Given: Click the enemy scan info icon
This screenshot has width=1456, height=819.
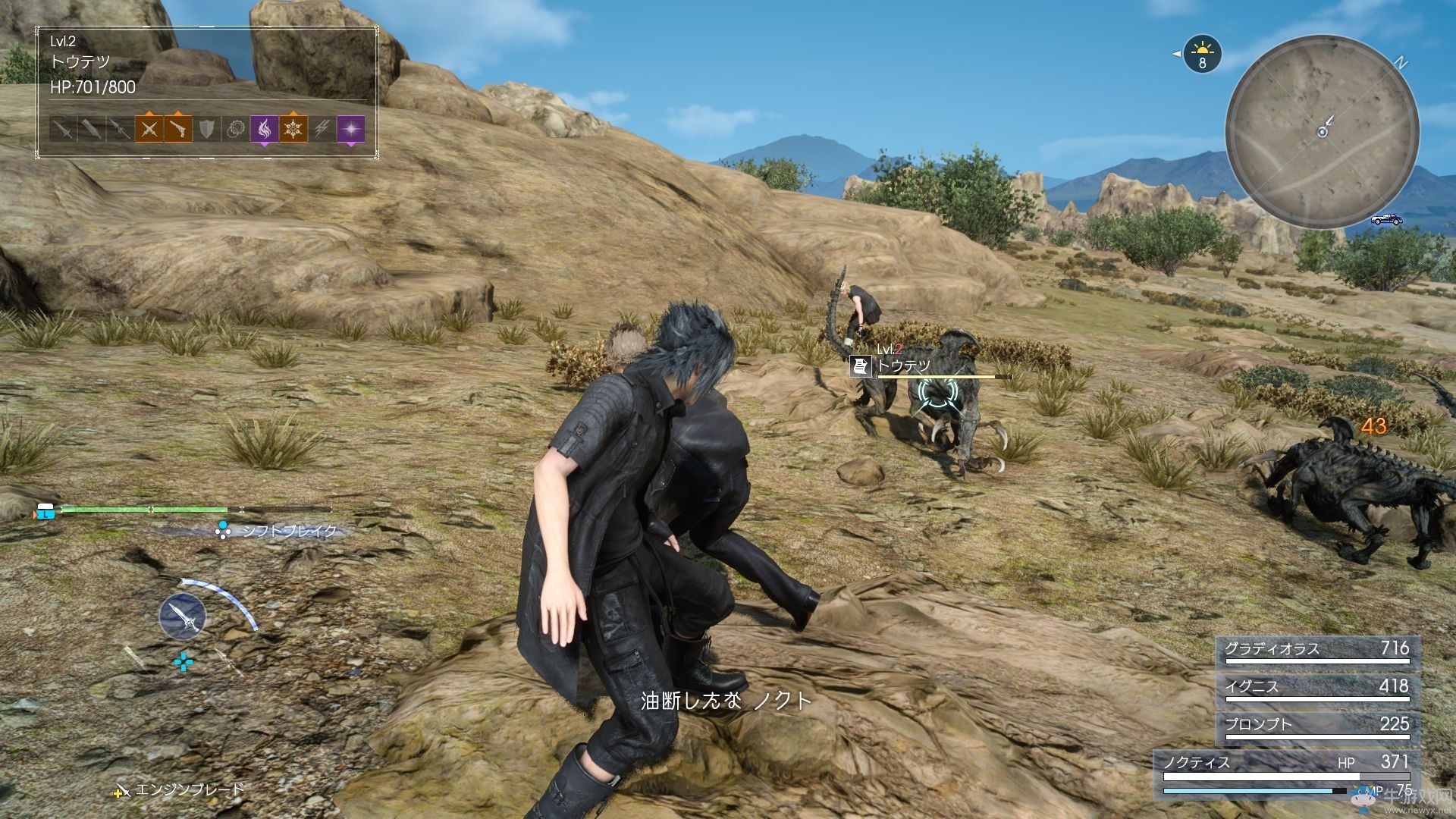Looking at the screenshot, I should pyautogui.click(x=860, y=366).
